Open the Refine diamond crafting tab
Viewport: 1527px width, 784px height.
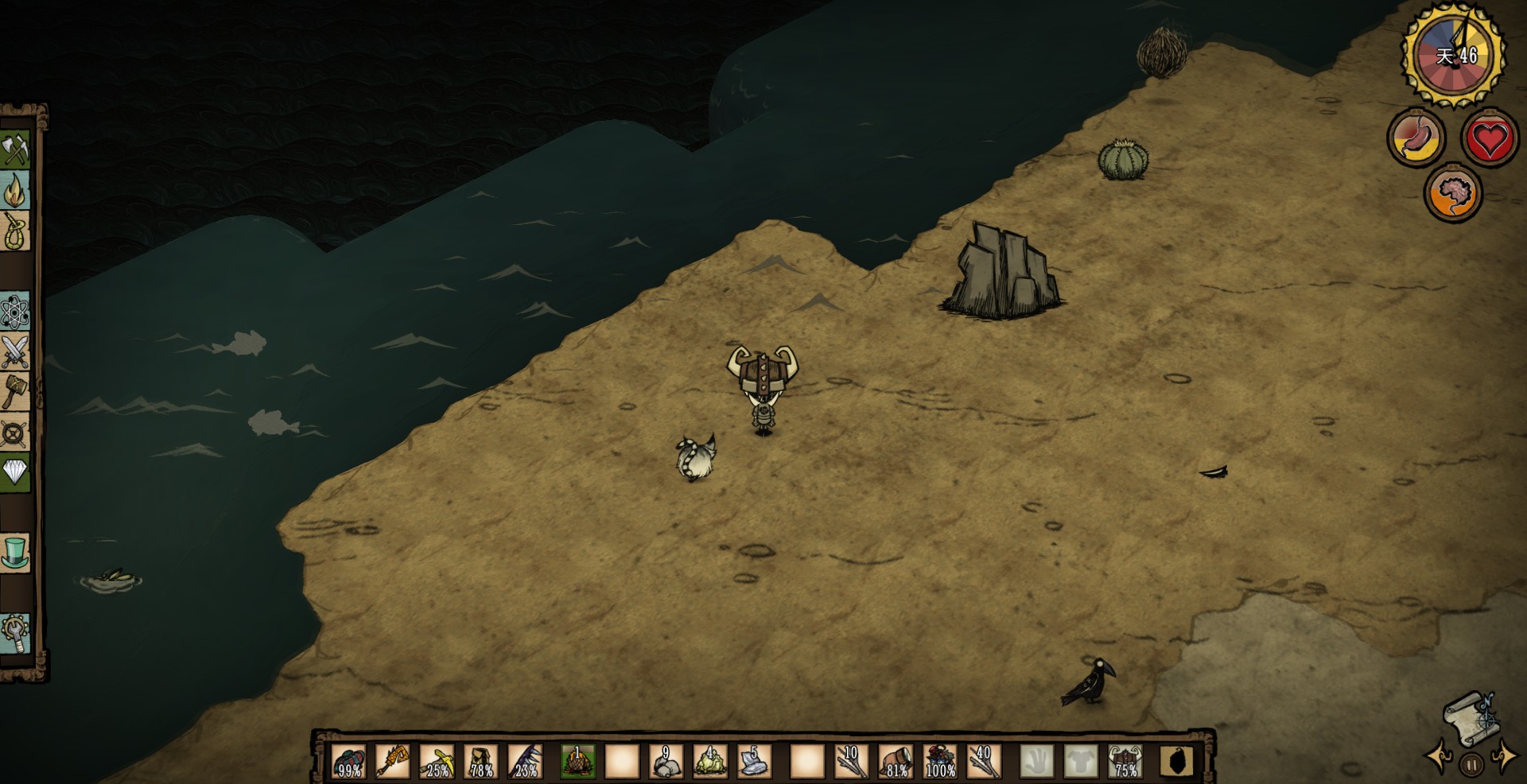click(15, 472)
